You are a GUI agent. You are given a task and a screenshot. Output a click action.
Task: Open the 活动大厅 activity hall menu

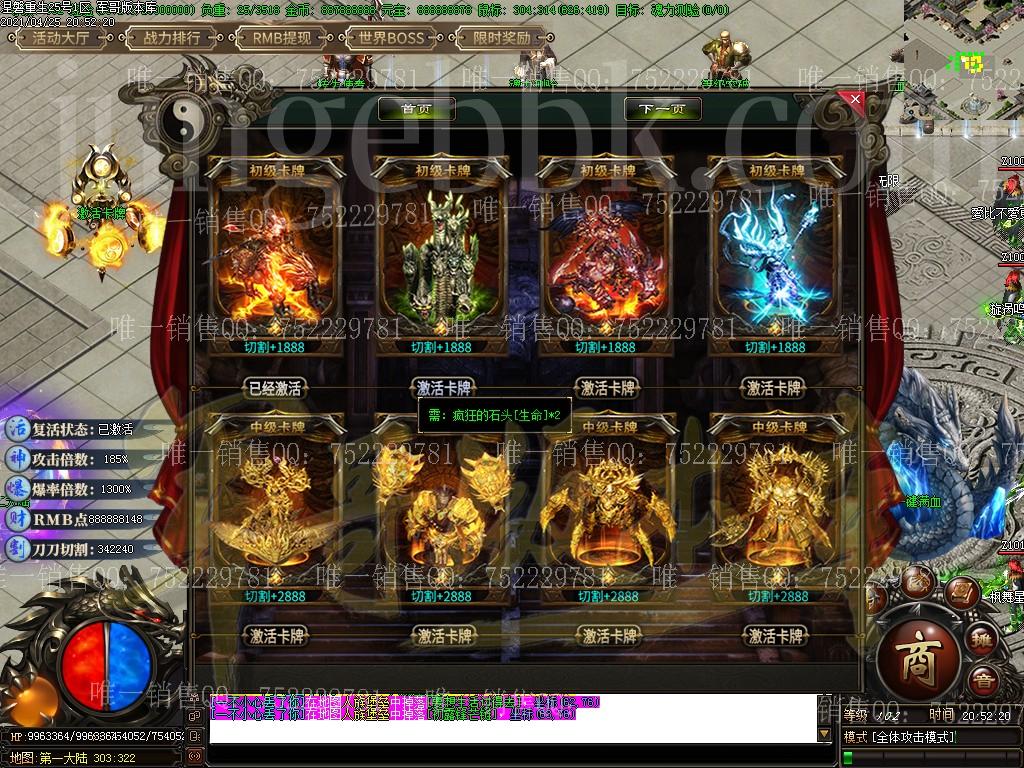[x=61, y=38]
